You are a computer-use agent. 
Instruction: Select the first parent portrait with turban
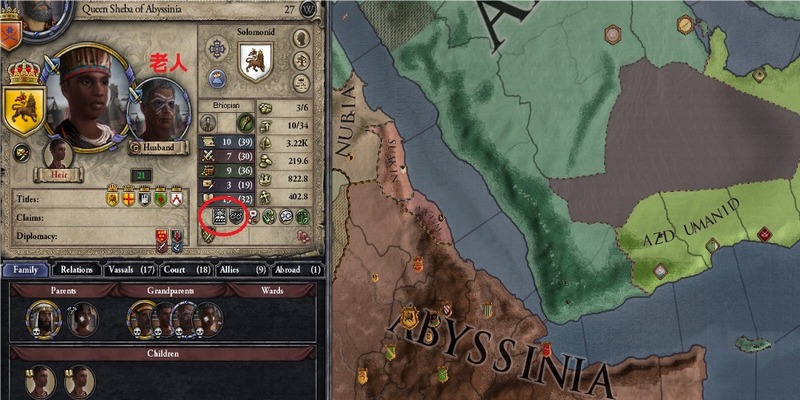(x=41, y=319)
